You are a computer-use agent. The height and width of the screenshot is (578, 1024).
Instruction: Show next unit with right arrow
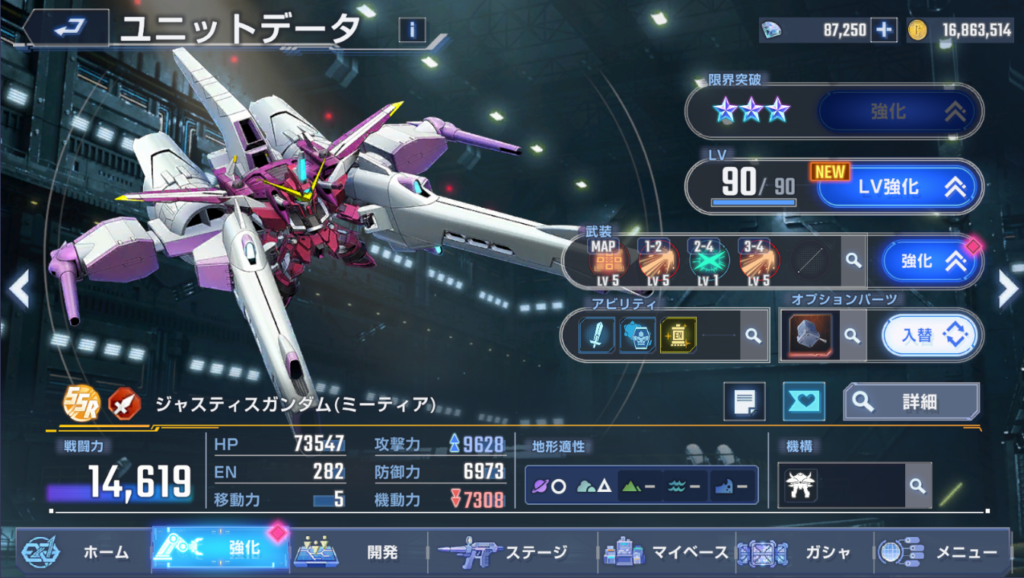pos(1006,289)
